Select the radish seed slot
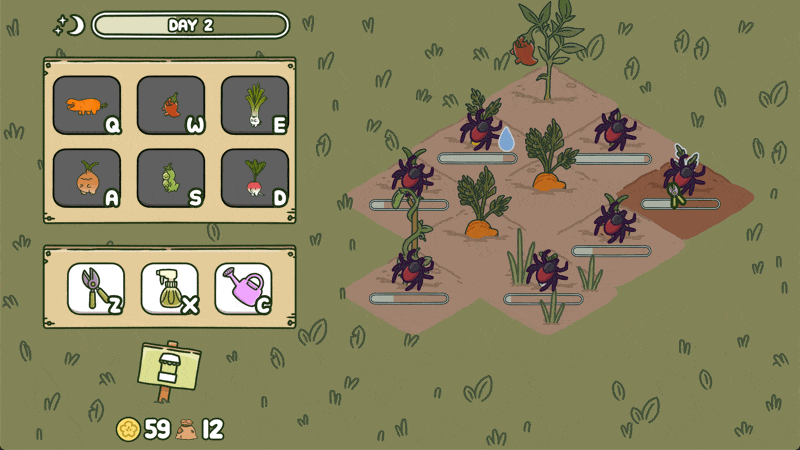The height and width of the screenshot is (450, 800). click(x=255, y=178)
